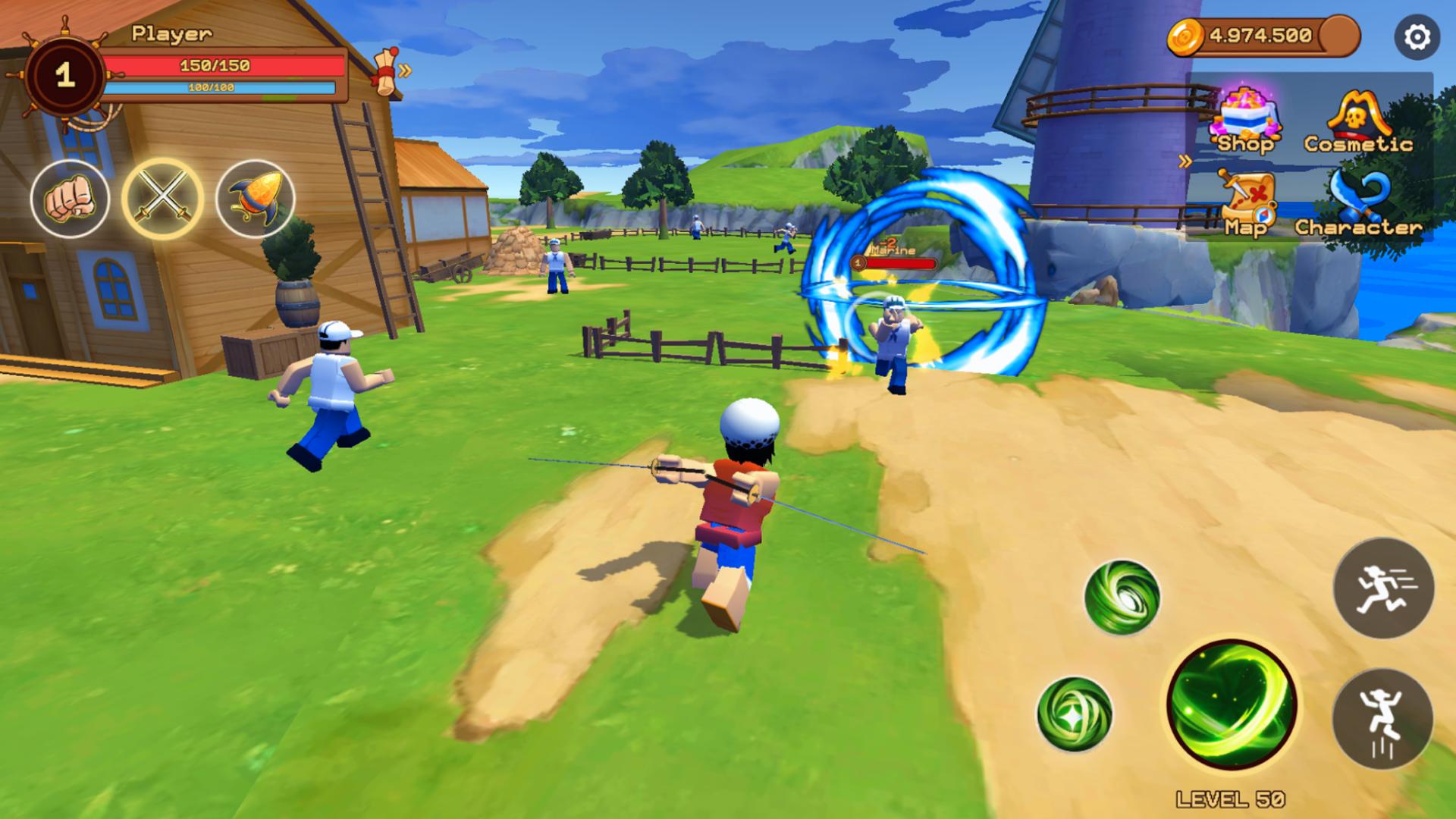Collapse the side menu with the arrow

[1184, 160]
